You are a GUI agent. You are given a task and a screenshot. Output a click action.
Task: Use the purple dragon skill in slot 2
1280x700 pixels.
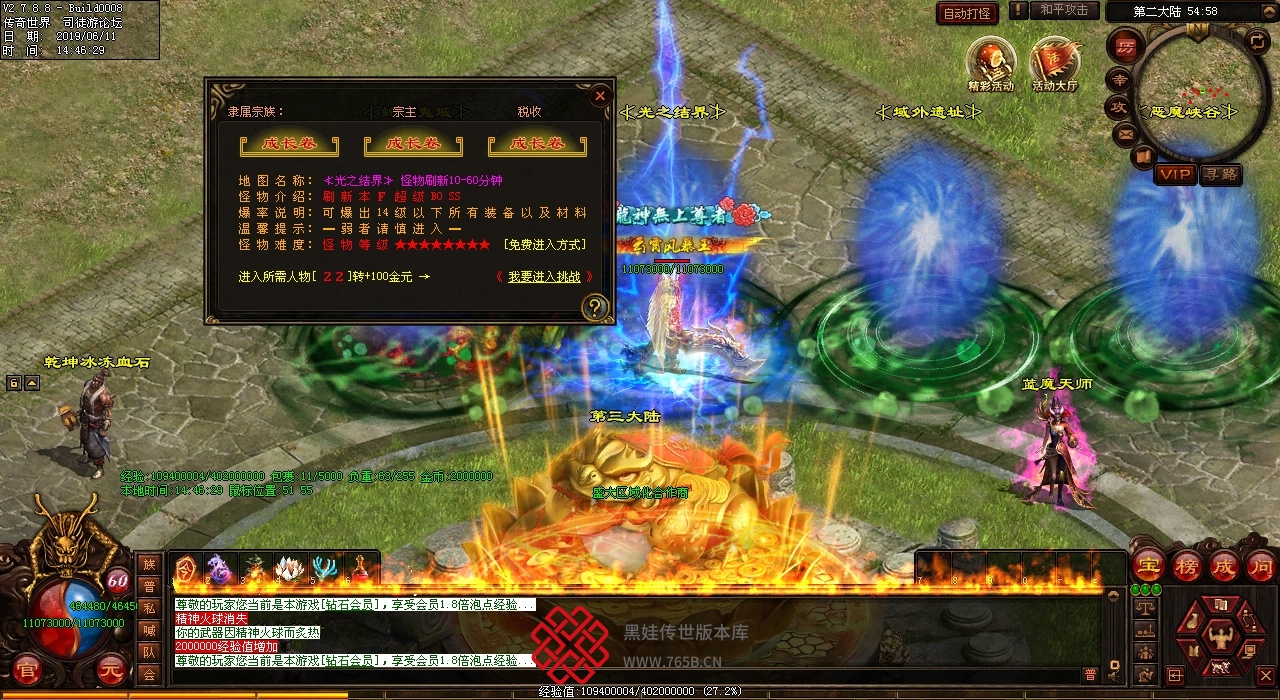point(220,570)
